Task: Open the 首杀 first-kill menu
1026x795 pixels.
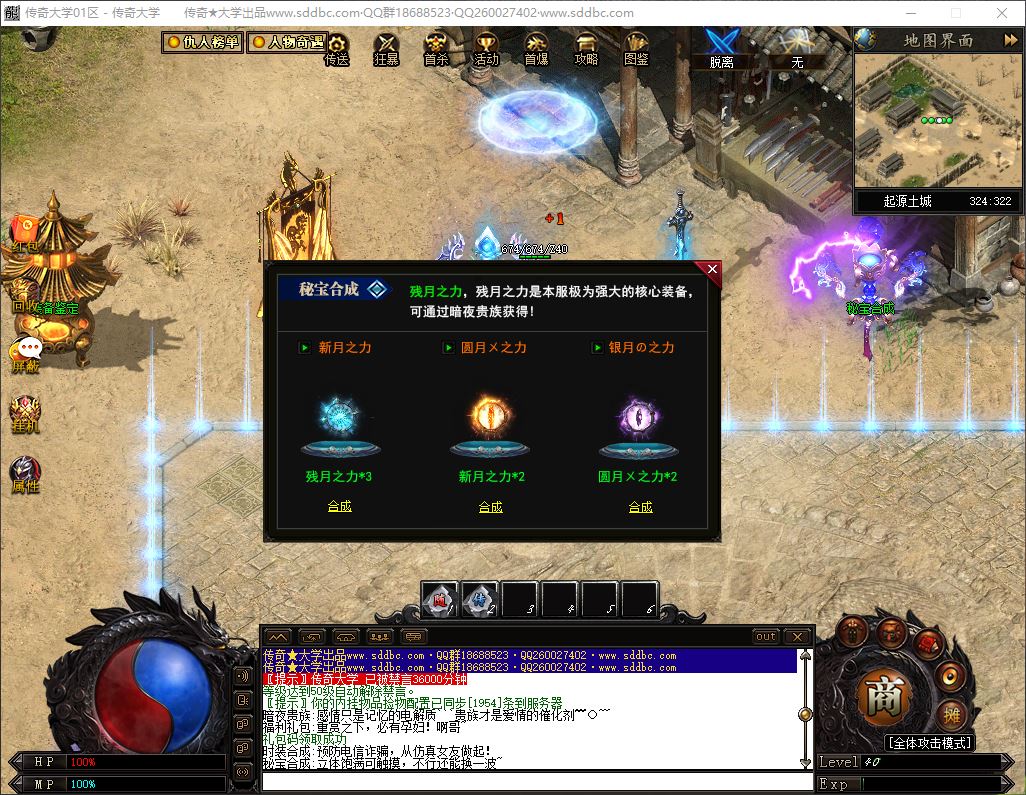Action: 436,49
